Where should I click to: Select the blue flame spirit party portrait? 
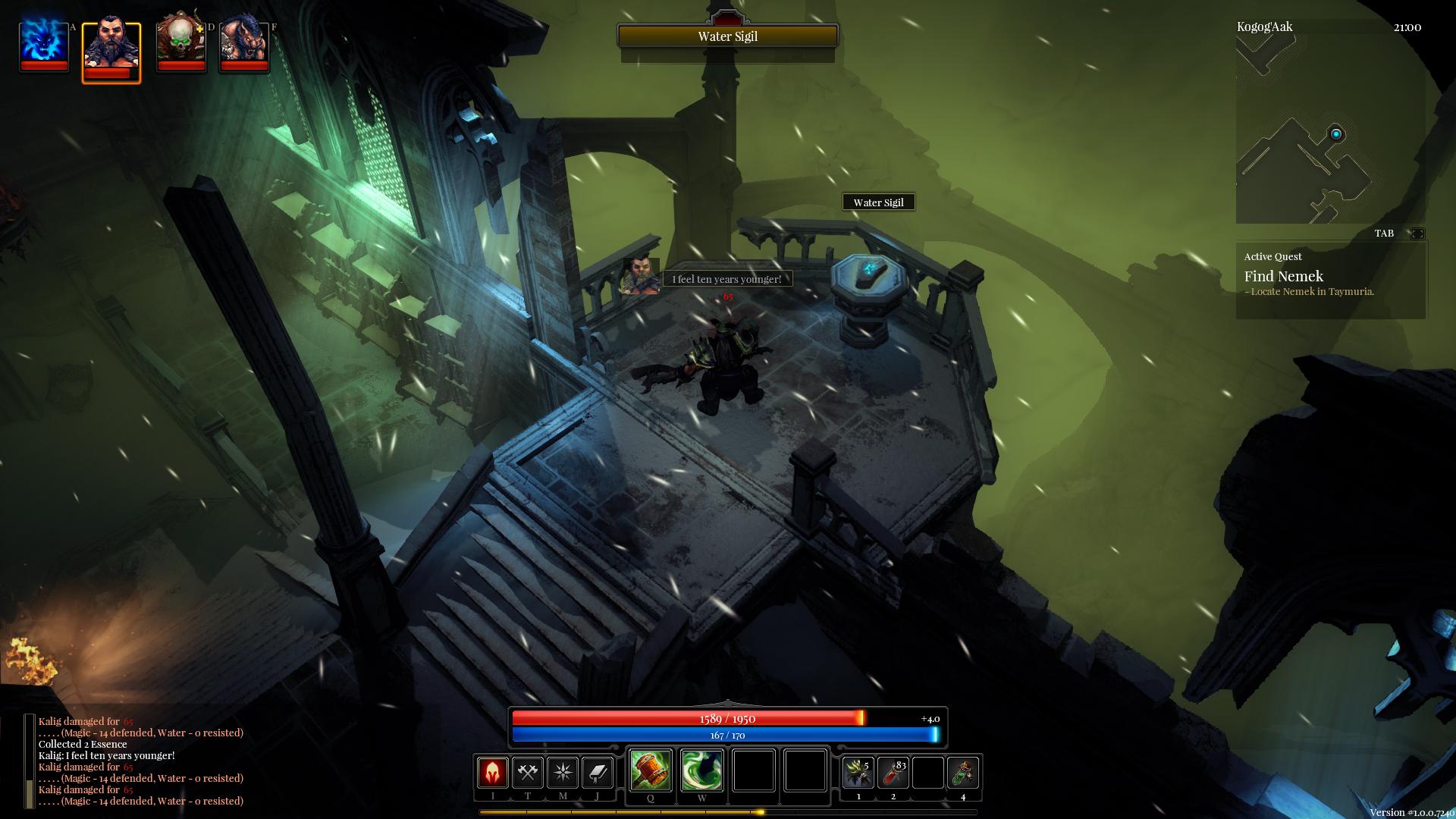tap(44, 44)
